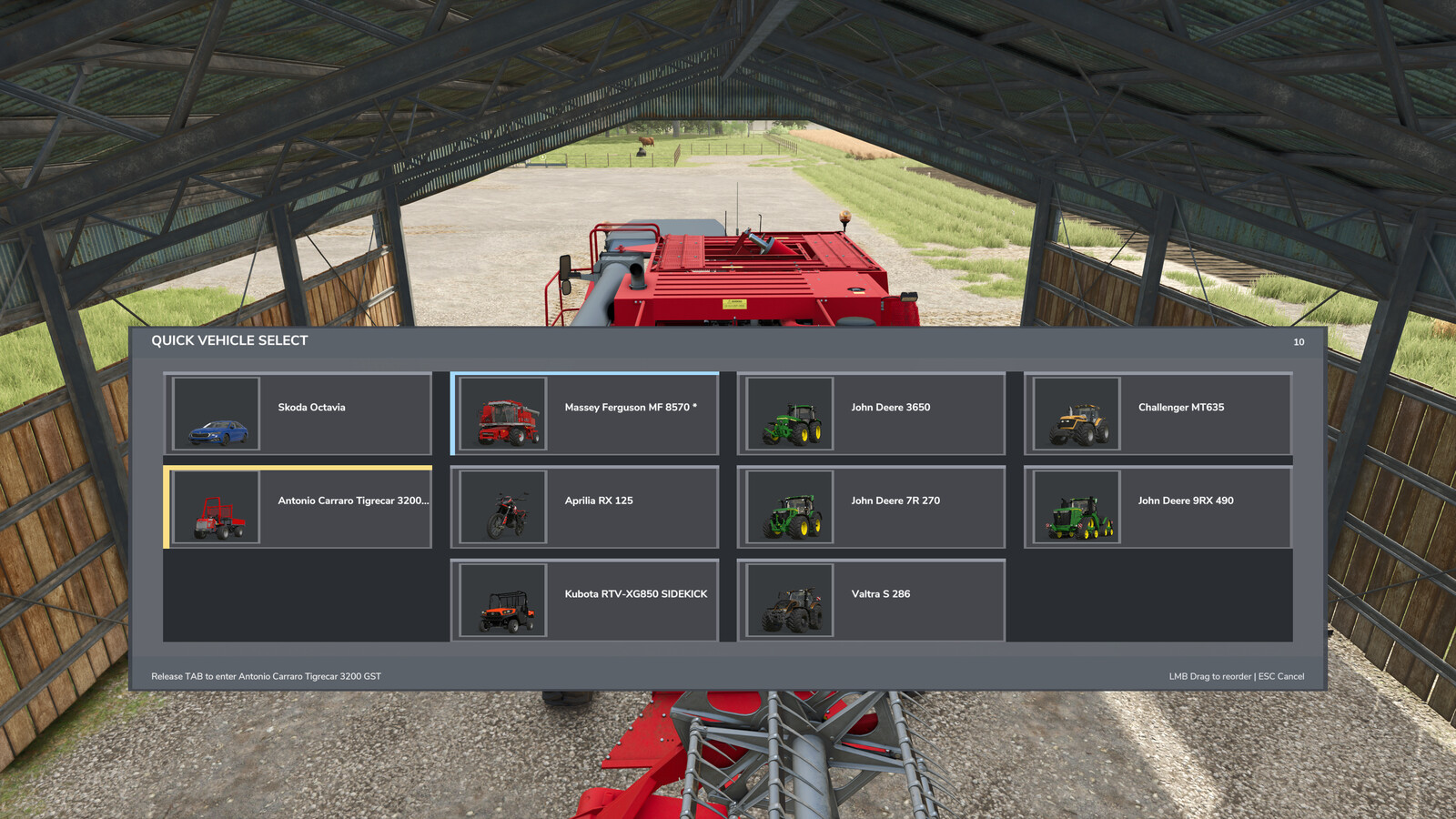Select the Valtra S 286 list entry
Viewport: 1456px width, 819px height.
[874, 600]
